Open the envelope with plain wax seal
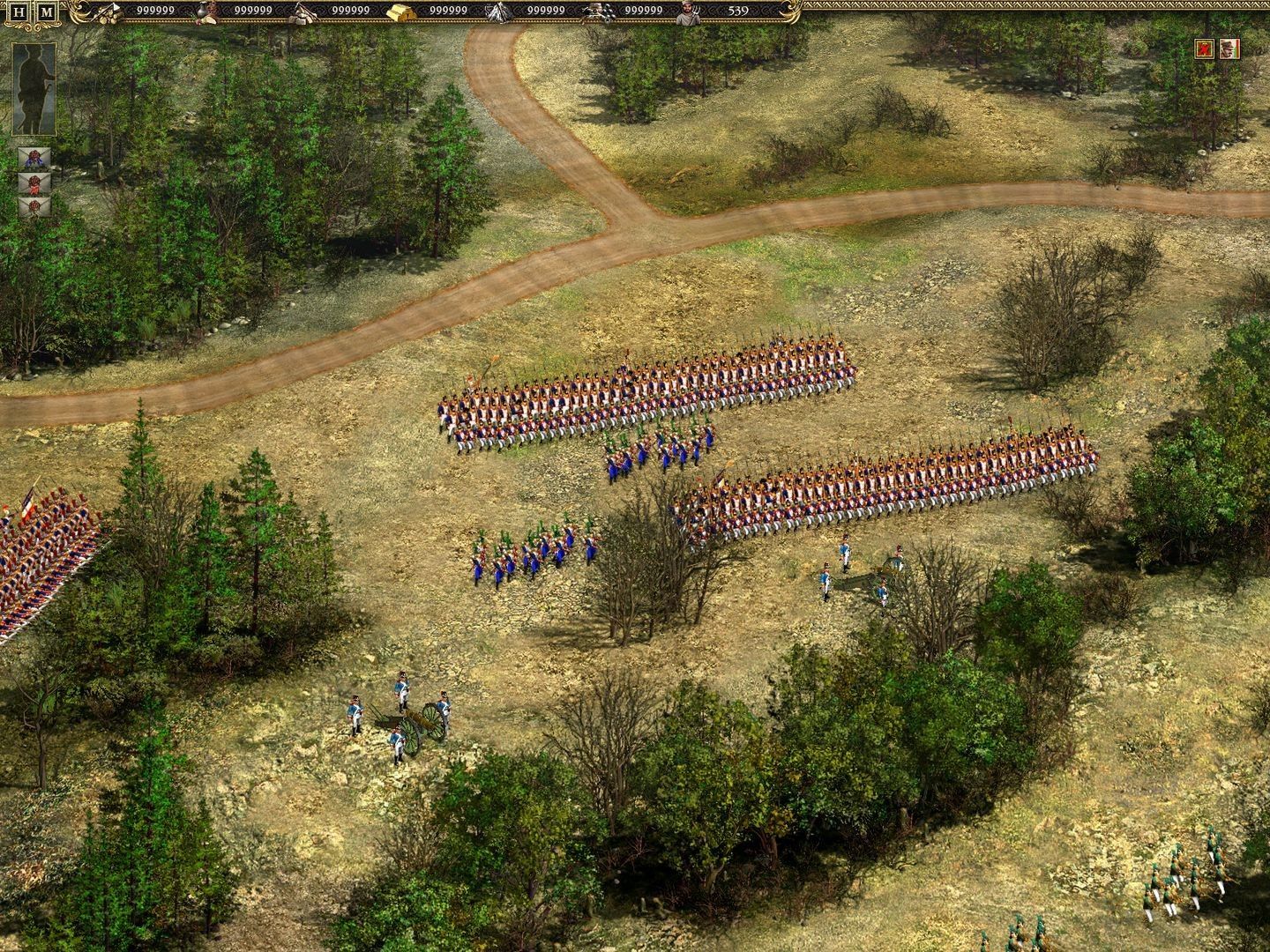This screenshot has height=952, width=1270. [x=34, y=207]
